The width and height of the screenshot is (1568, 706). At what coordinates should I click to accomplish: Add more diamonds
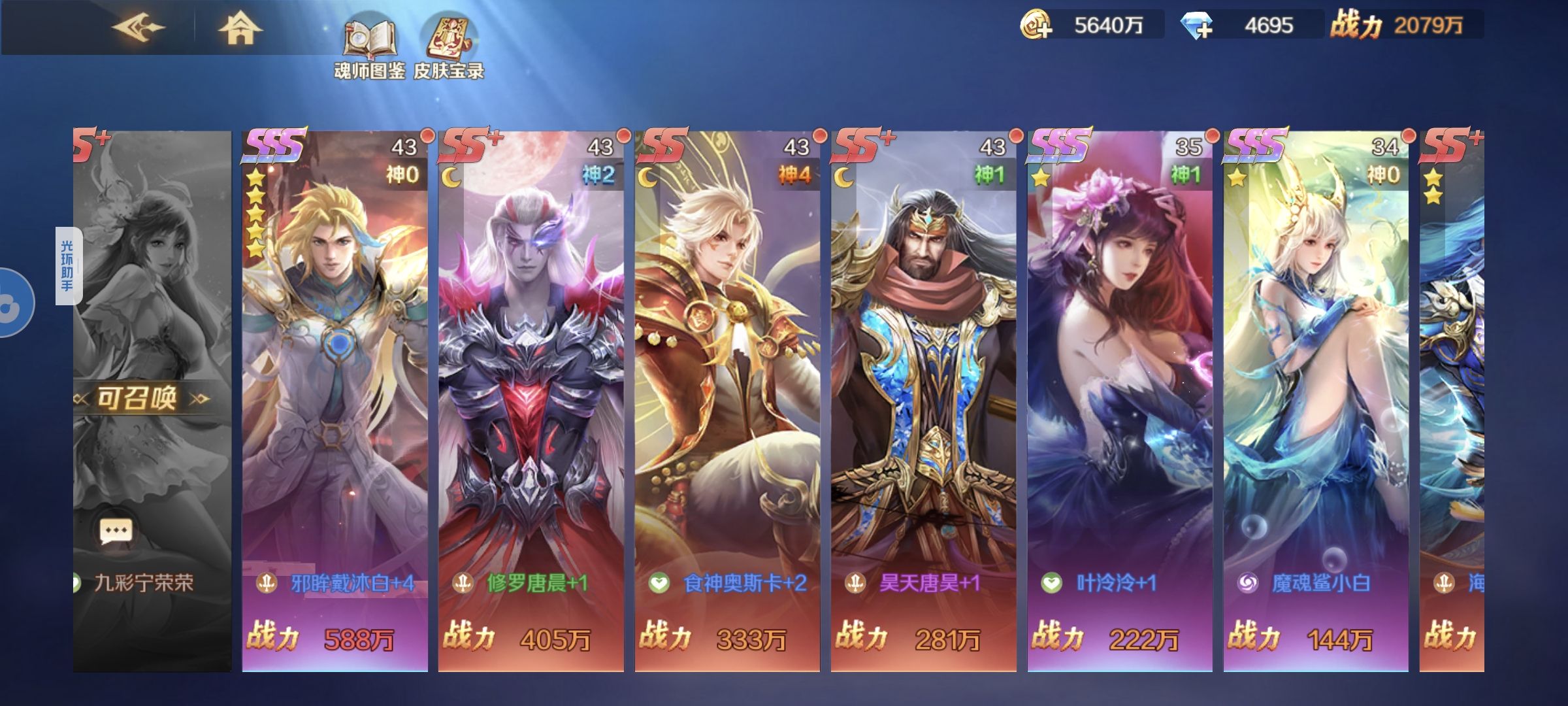click(x=1197, y=26)
